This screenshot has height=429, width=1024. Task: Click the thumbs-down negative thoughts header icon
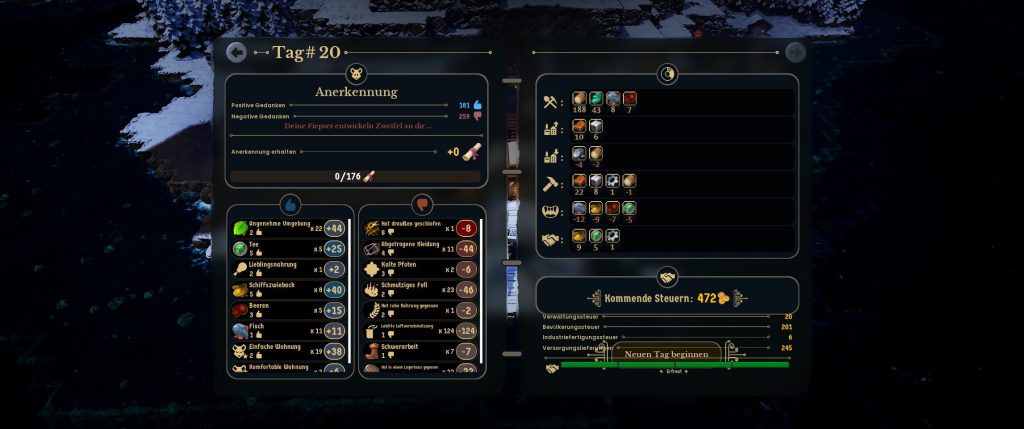click(x=422, y=204)
